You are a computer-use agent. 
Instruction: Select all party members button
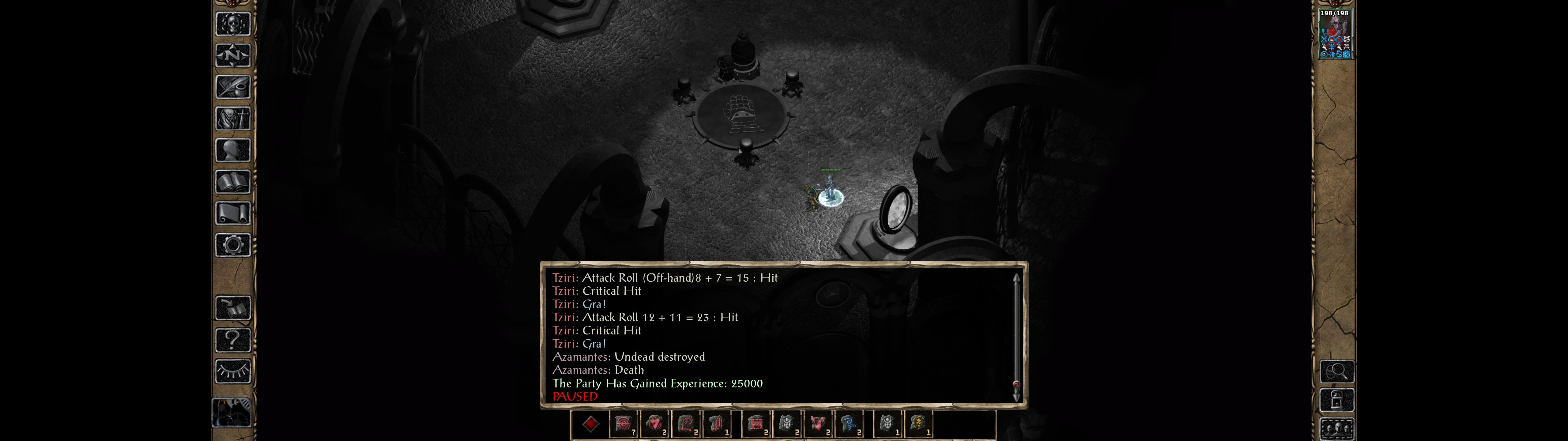point(1337,429)
